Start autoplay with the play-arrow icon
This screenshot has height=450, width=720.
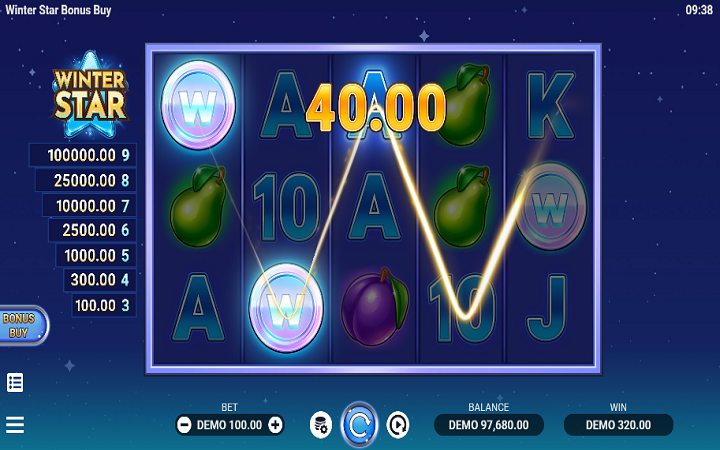[x=398, y=425]
